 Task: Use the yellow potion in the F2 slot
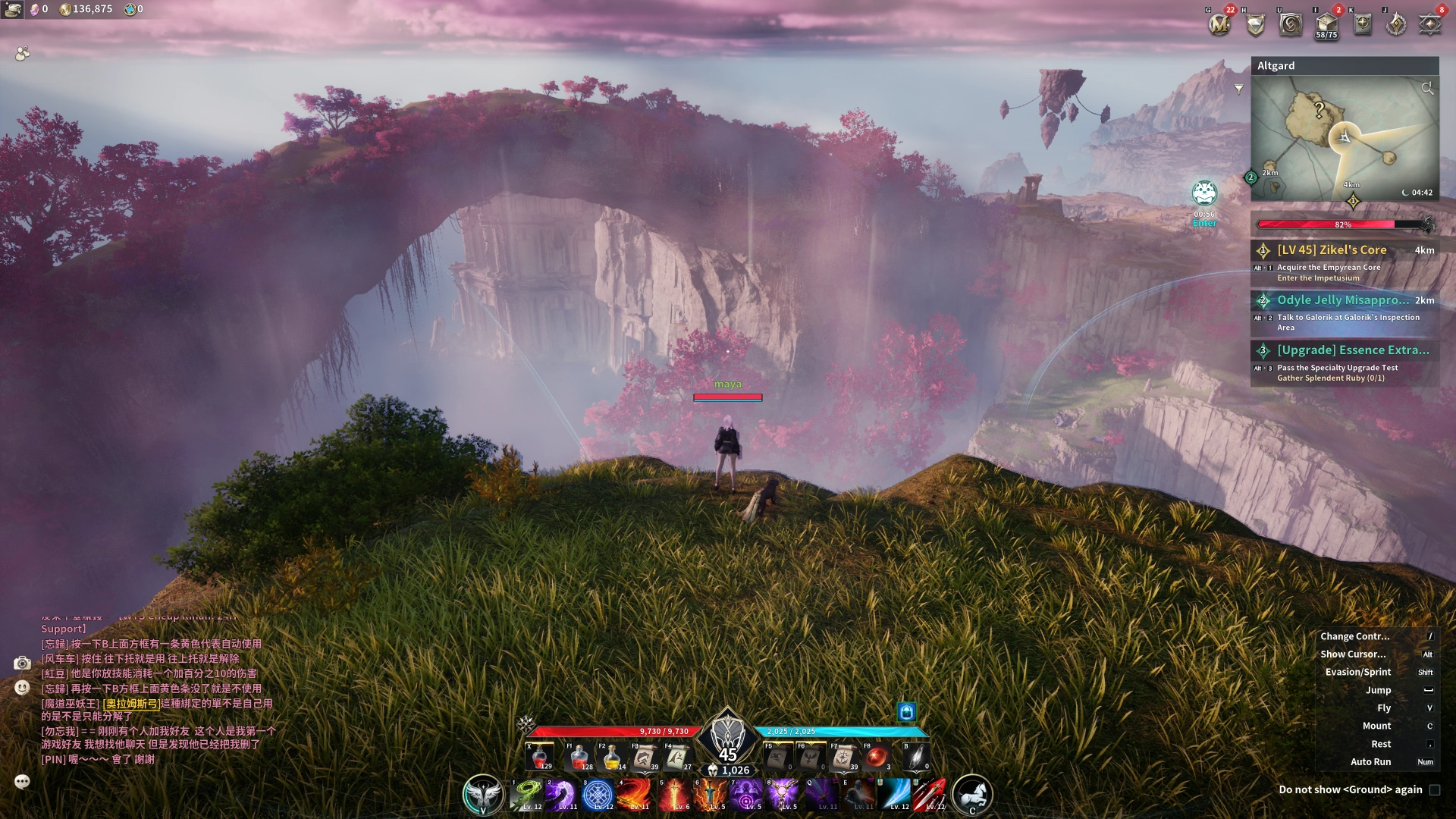coord(612,756)
